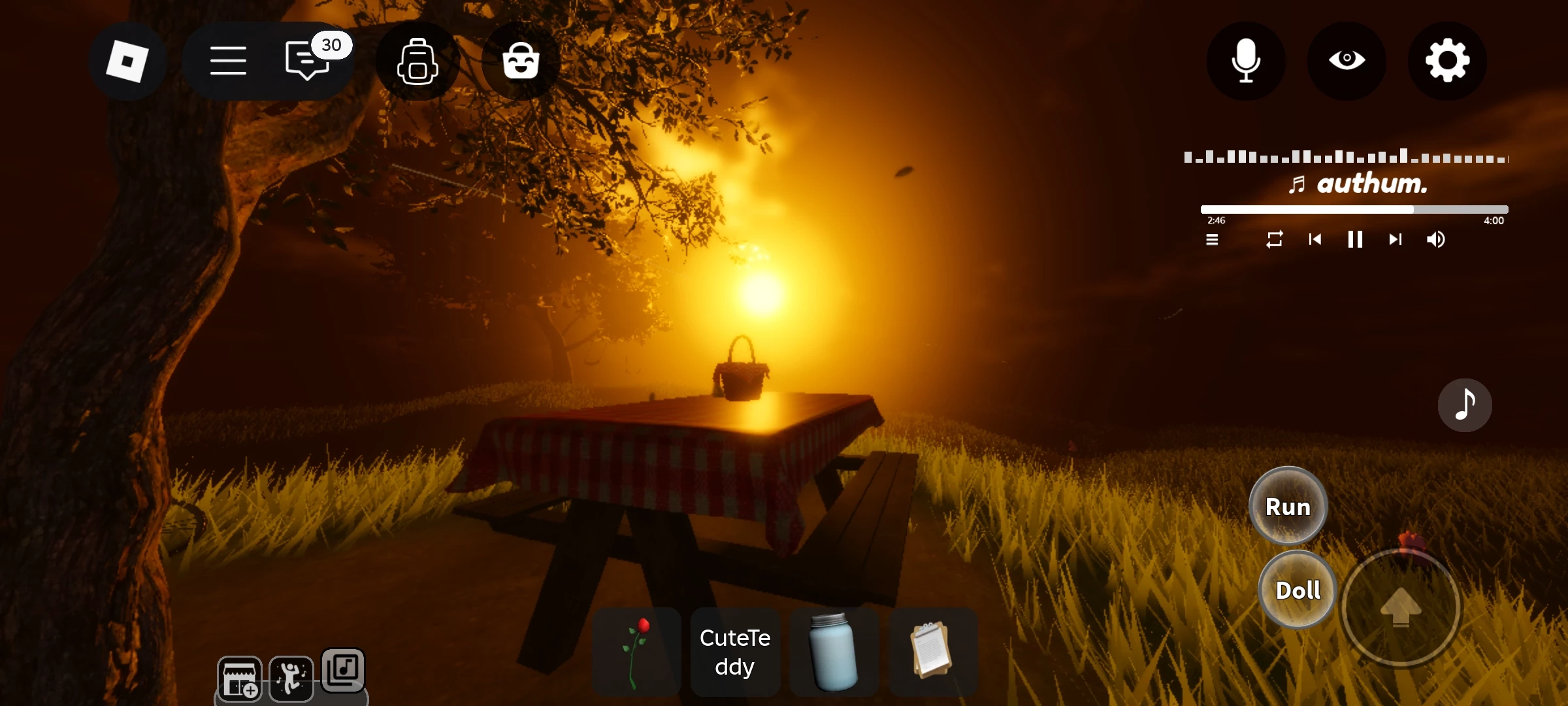1568x706 pixels.
Task: Toggle the microphone button
Action: point(1245,61)
